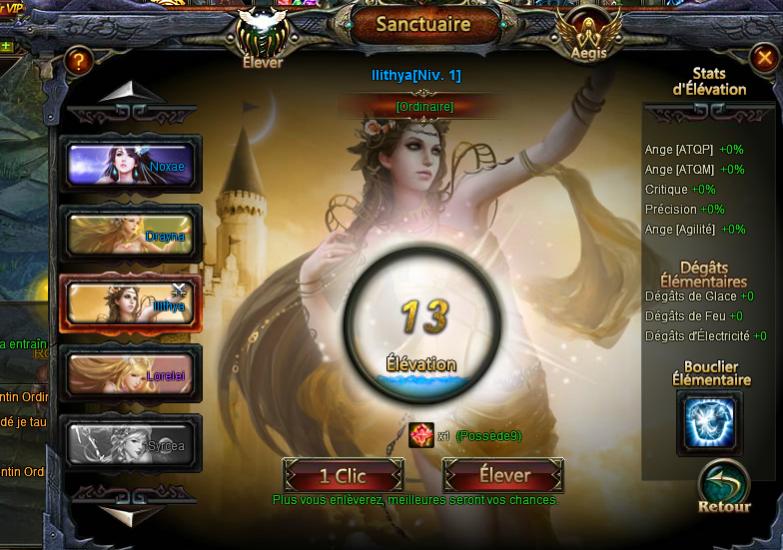This screenshot has height=550, width=783.
Task: Click the red elevation material item icon
Action: coord(421,435)
